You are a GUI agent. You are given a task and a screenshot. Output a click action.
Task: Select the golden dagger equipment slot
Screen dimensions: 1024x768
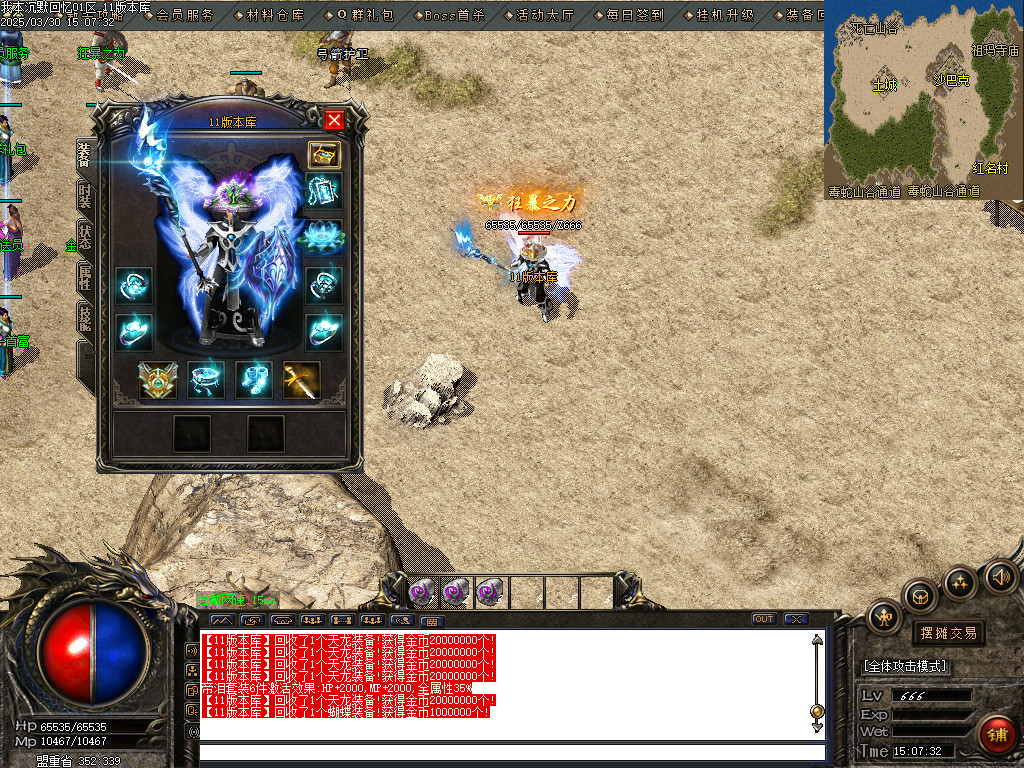coord(301,380)
